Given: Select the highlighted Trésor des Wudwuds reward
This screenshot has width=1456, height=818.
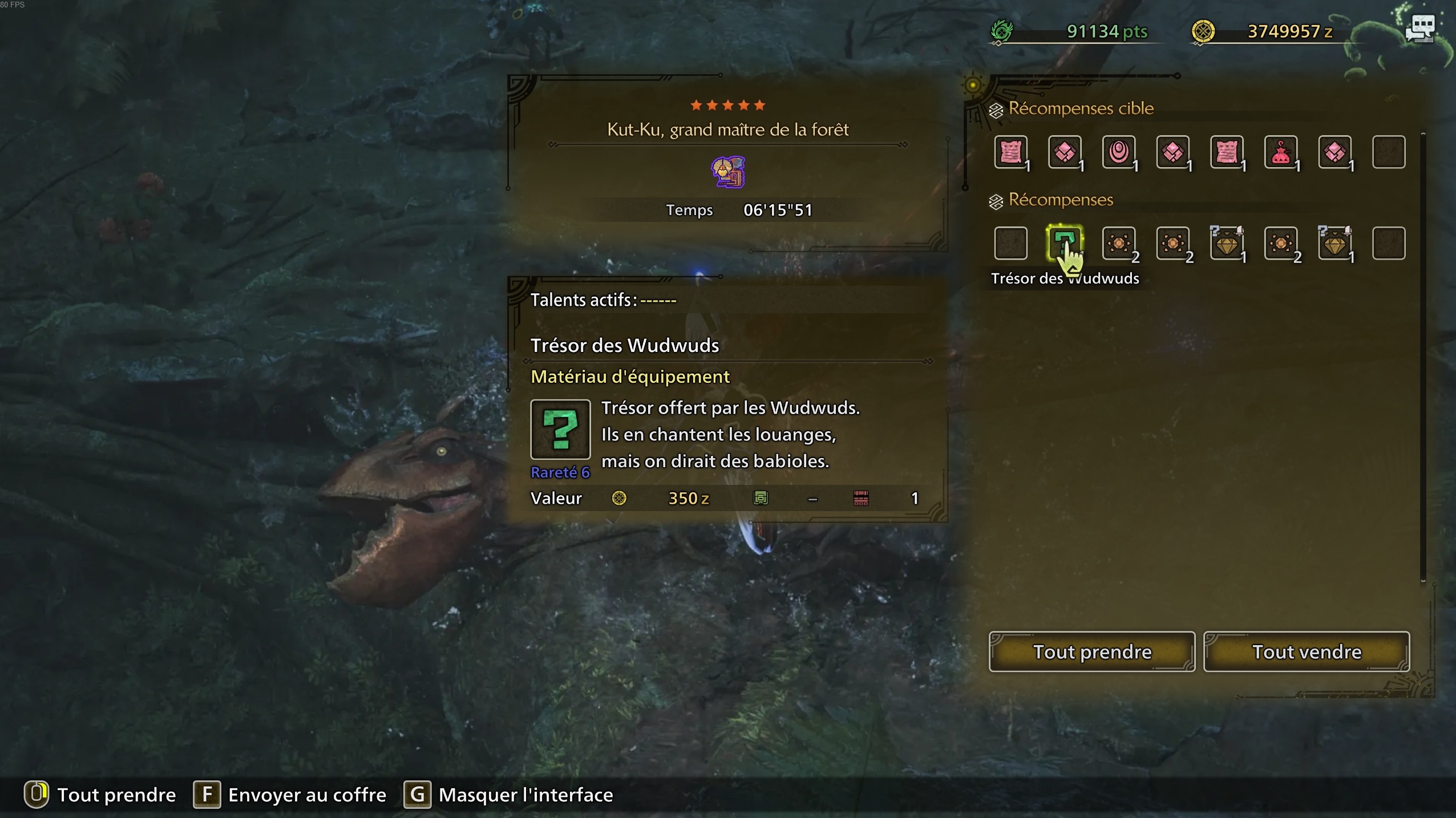Looking at the screenshot, I should click(1065, 244).
